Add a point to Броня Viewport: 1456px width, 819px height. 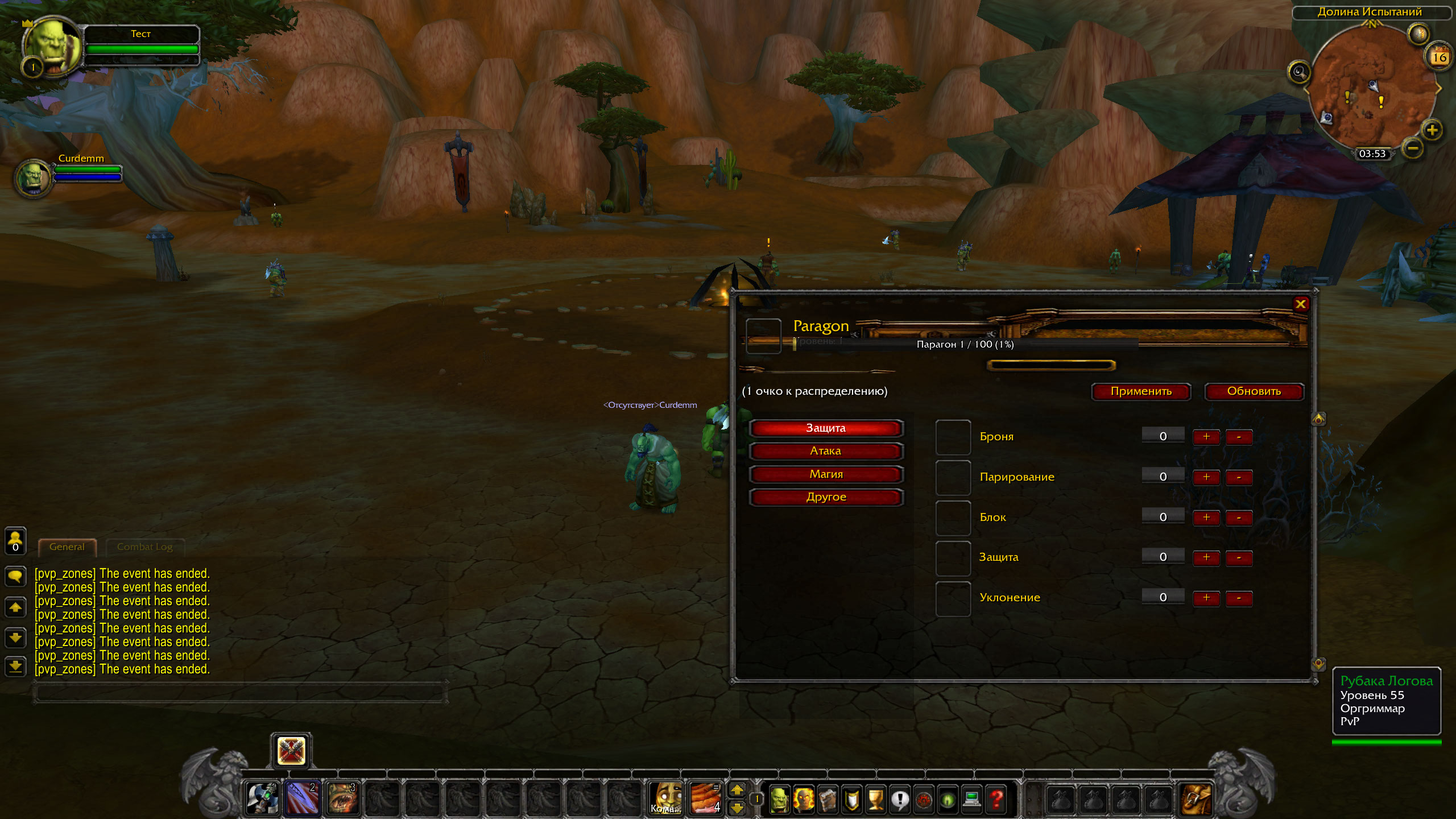[1206, 437]
